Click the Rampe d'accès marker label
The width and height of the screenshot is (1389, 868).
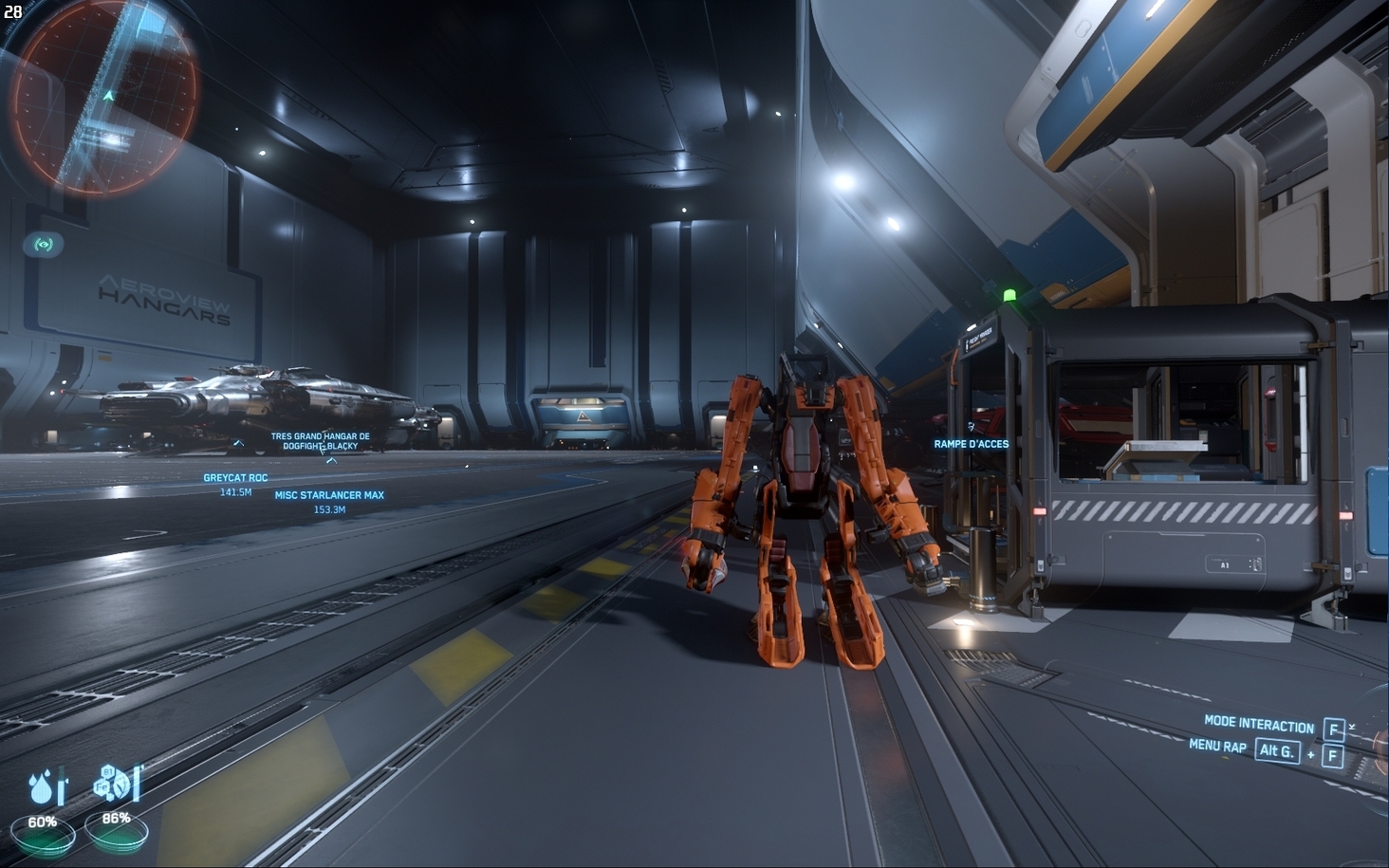971,444
